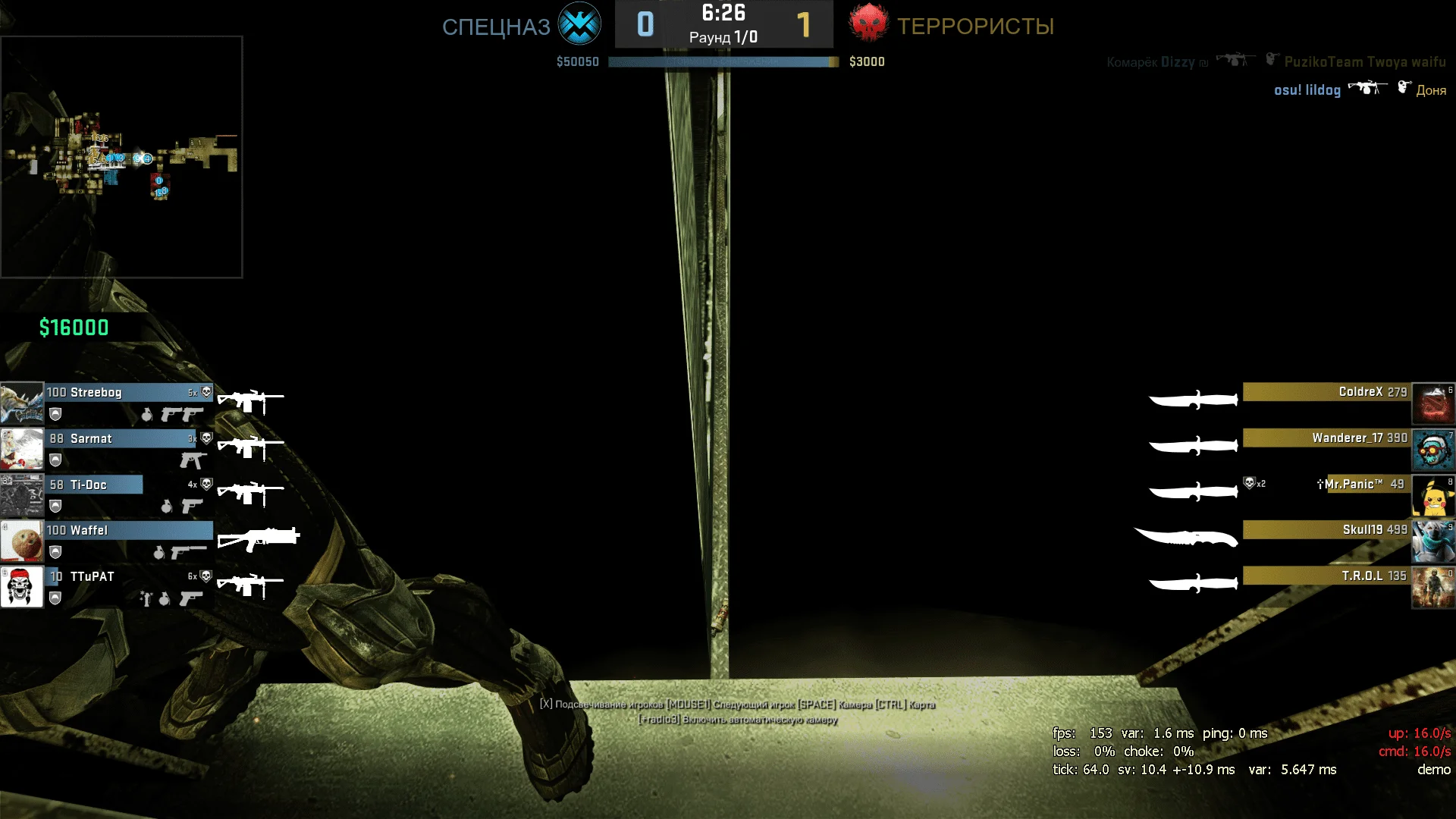Spectate Mr.Panic on the terrorist side
This screenshot has height=819, width=1456.
[1357, 485]
